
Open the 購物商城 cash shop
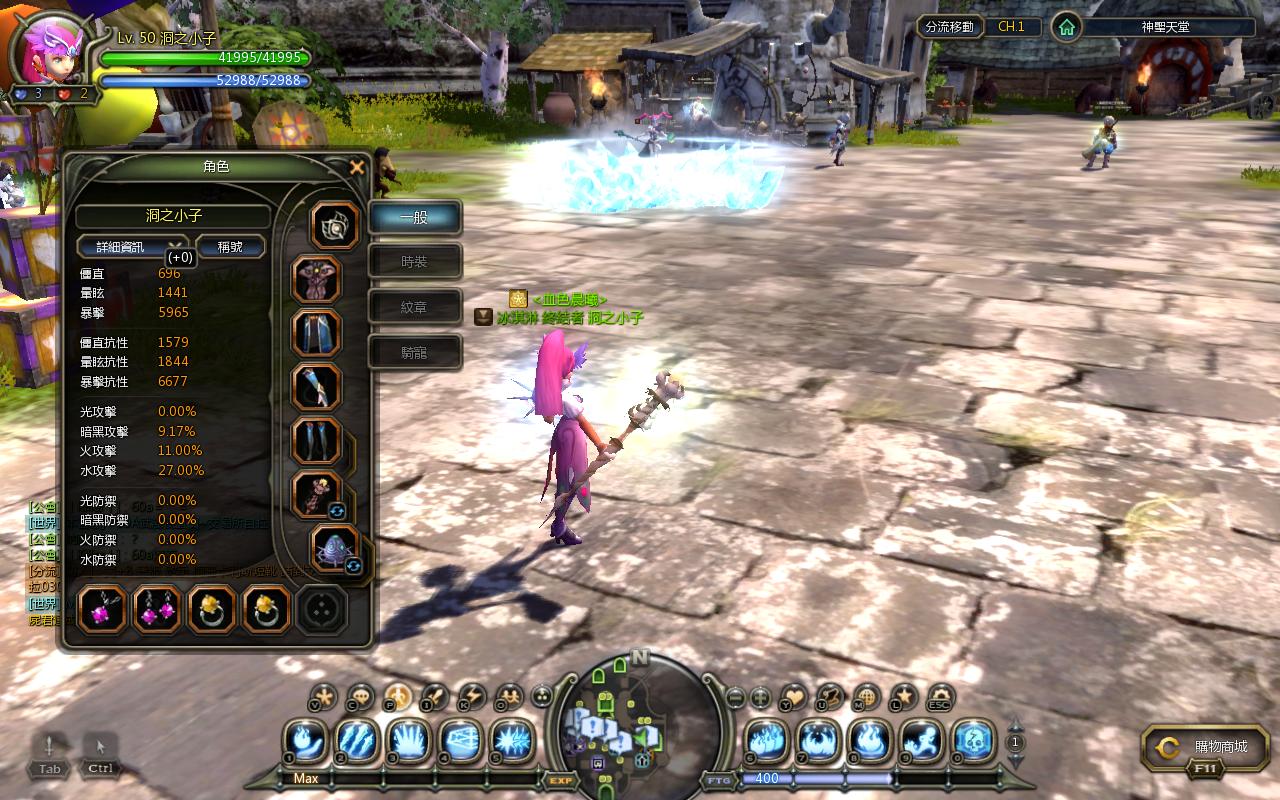pyautogui.click(x=1206, y=747)
